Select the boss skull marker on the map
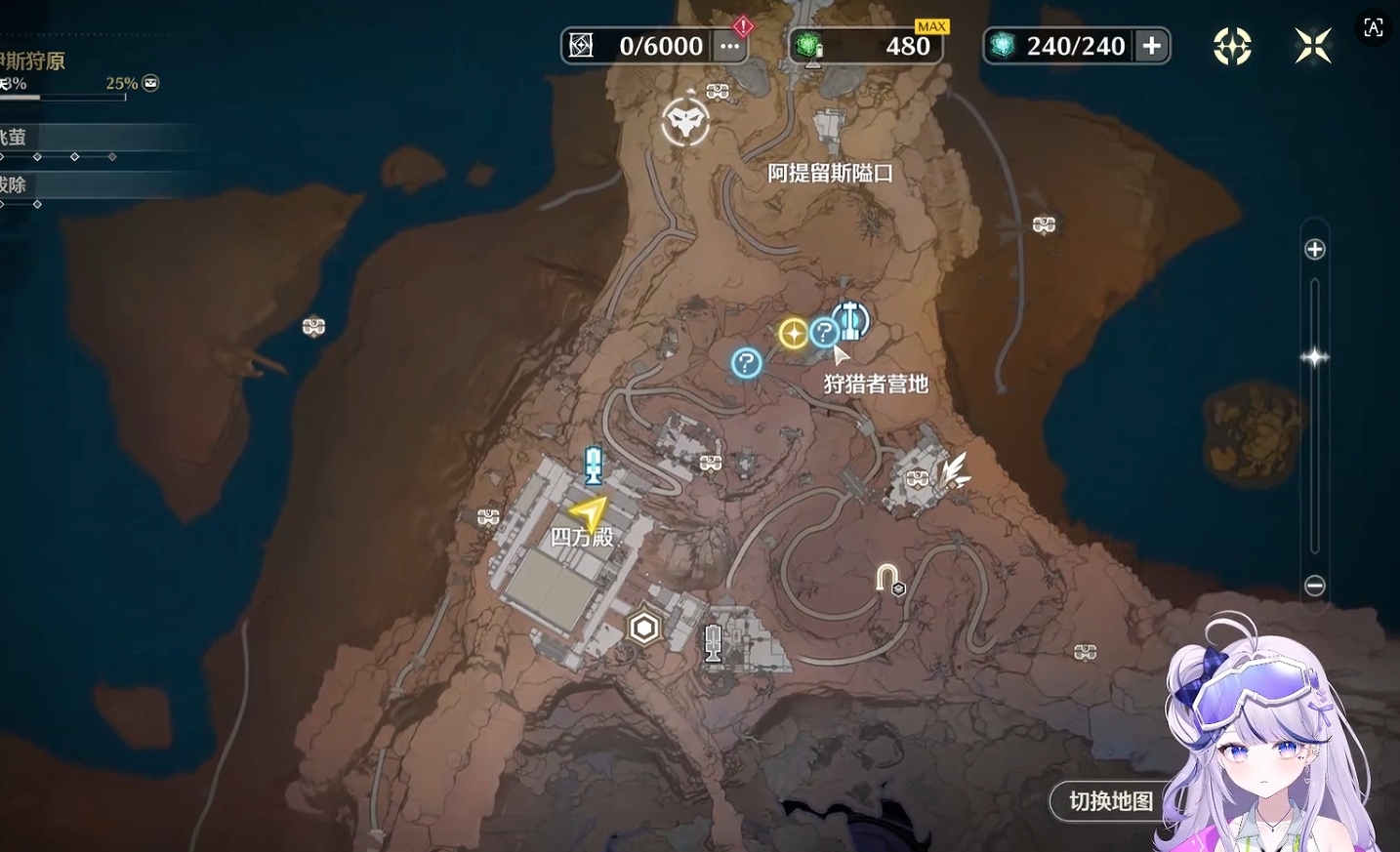Screen dimensions: 1400x852 point(685,122)
